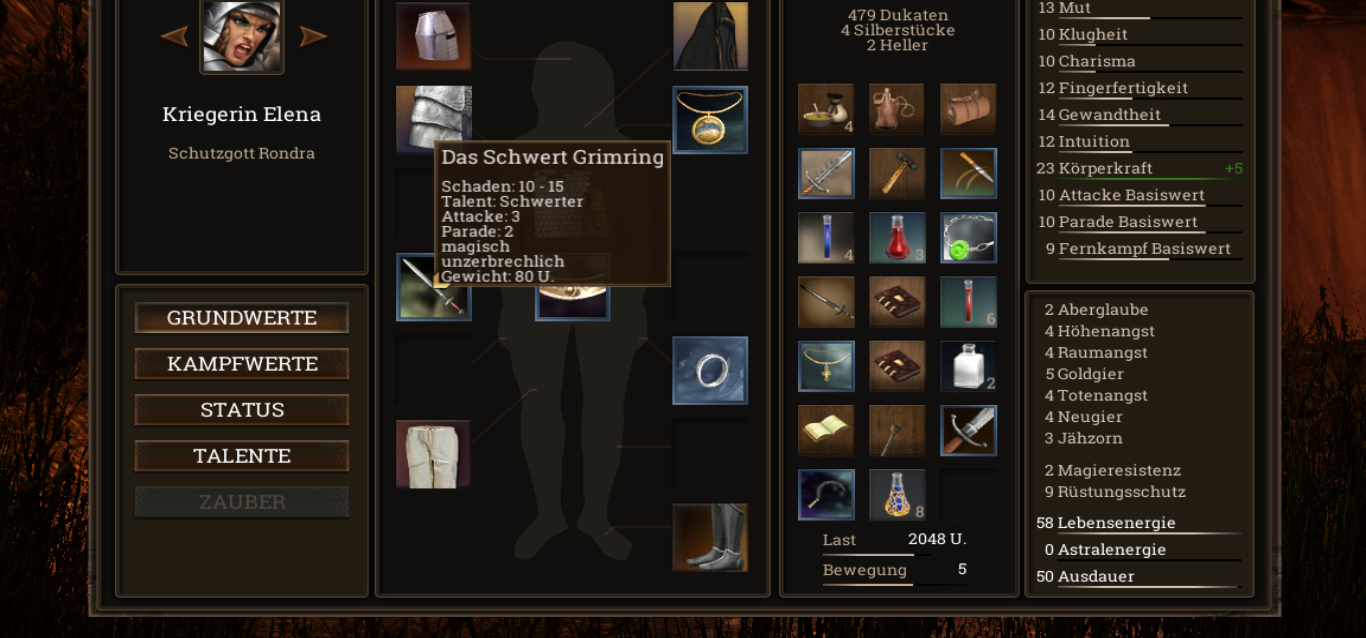Select the round red potion flask
This screenshot has height=638, width=1366.
[x=897, y=238]
